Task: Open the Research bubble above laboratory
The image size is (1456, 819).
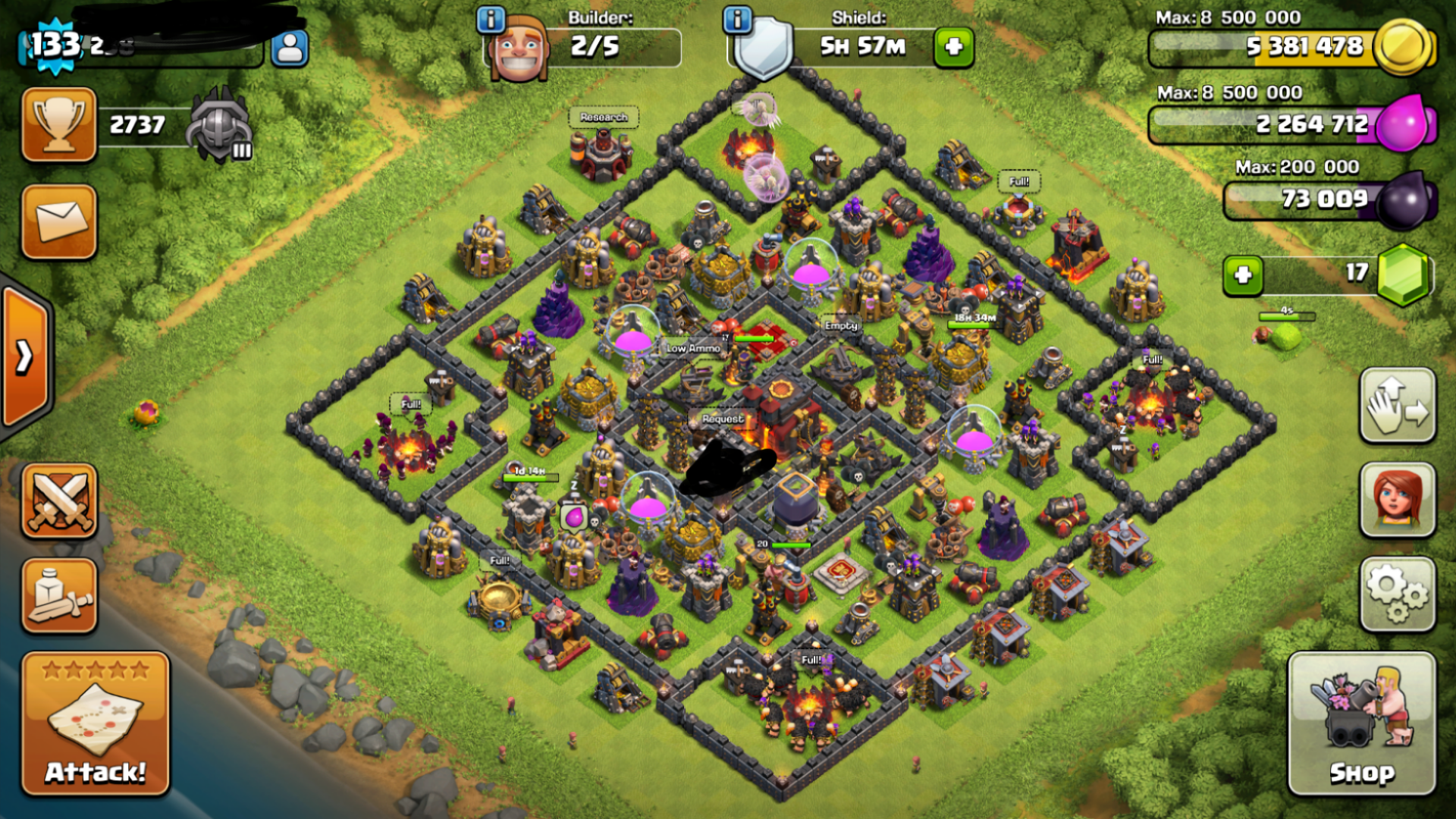Action: click(x=604, y=118)
